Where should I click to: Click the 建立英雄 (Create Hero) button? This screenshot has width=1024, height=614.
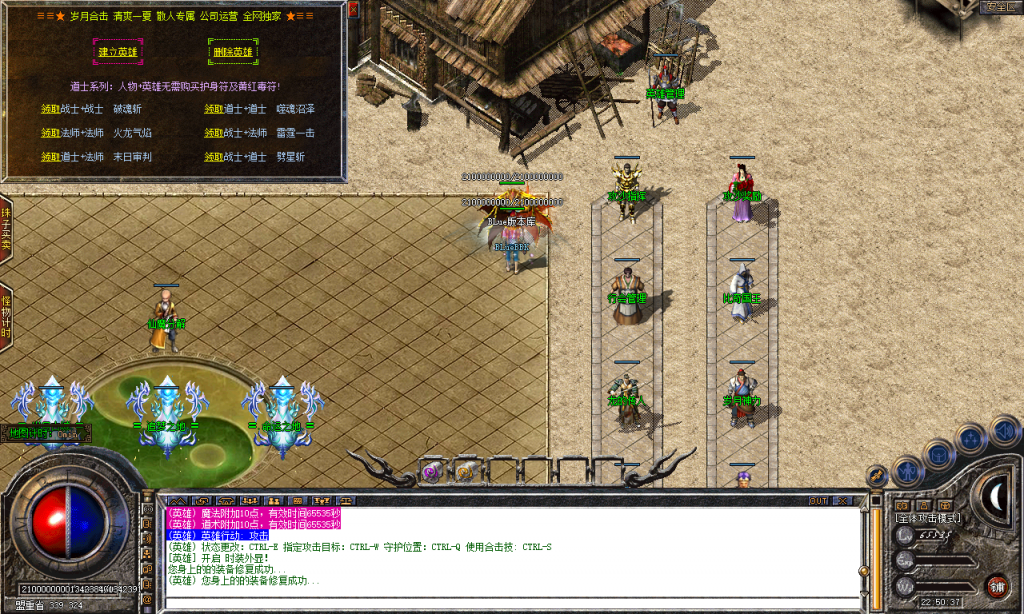pyautogui.click(x=118, y=52)
